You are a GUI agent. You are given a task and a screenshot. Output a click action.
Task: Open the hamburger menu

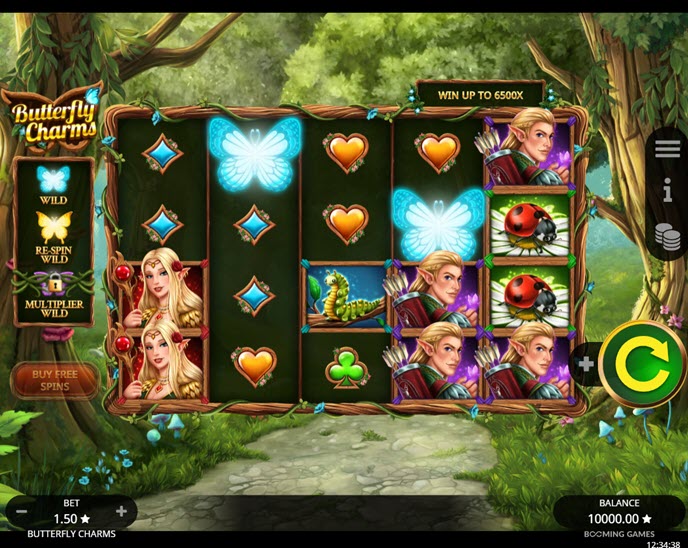point(667,149)
